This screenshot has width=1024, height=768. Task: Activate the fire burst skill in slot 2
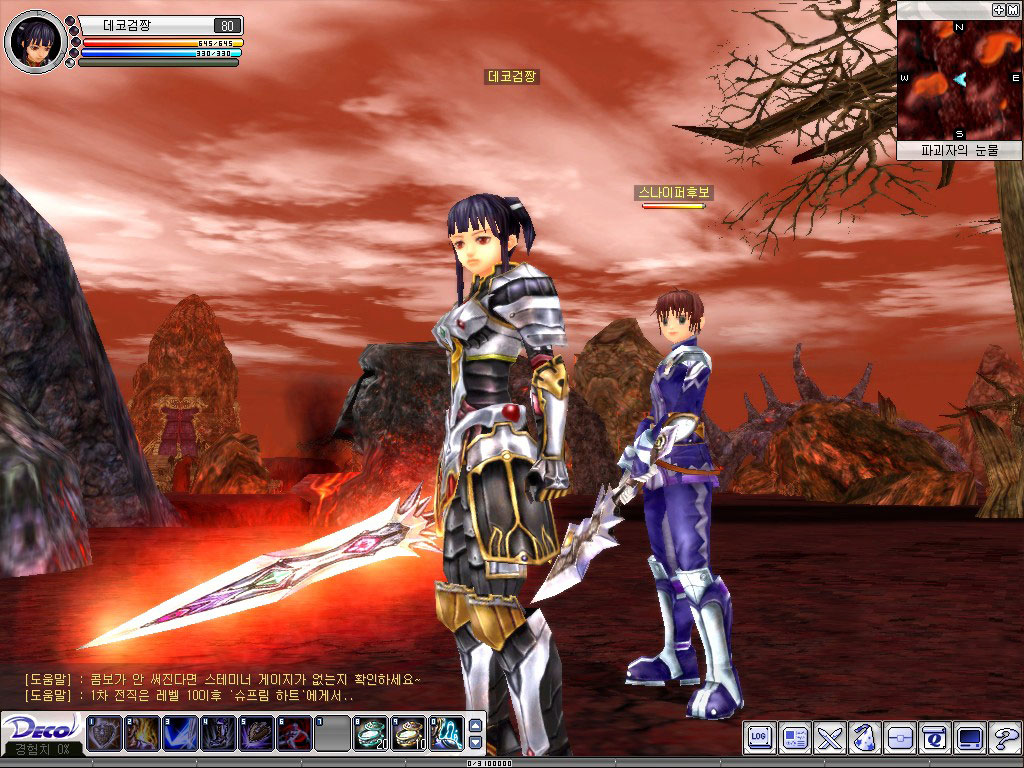pyautogui.click(x=141, y=734)
